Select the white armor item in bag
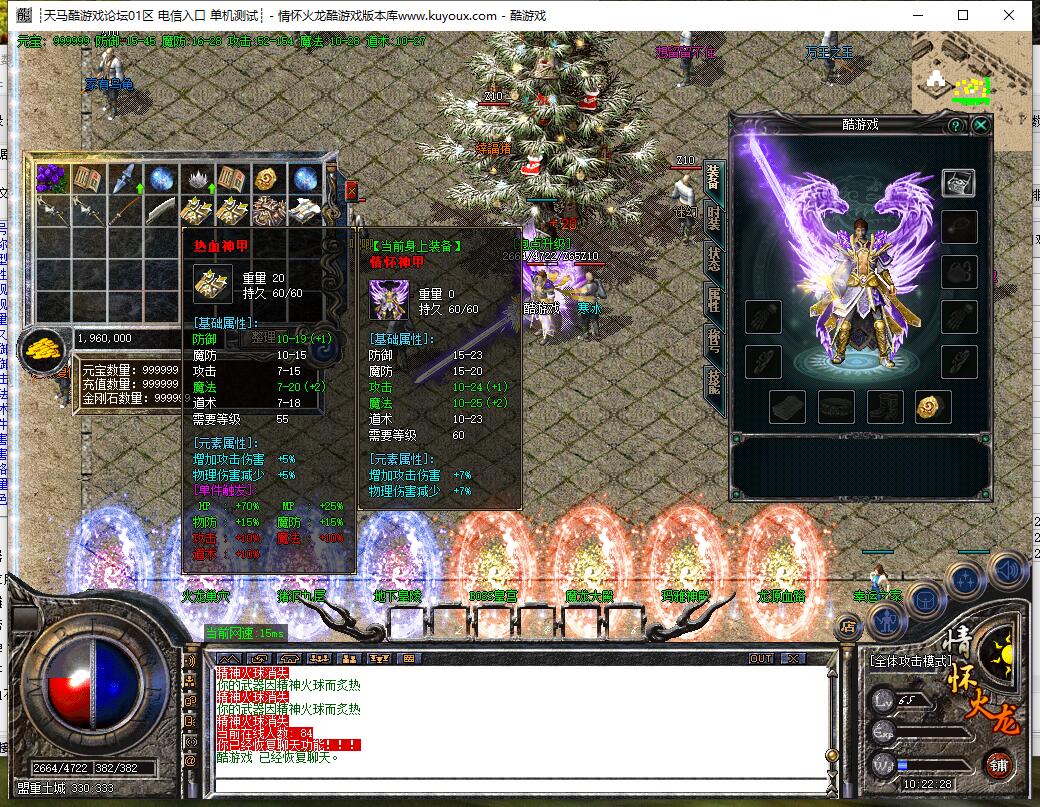 (x=304, y=210)
